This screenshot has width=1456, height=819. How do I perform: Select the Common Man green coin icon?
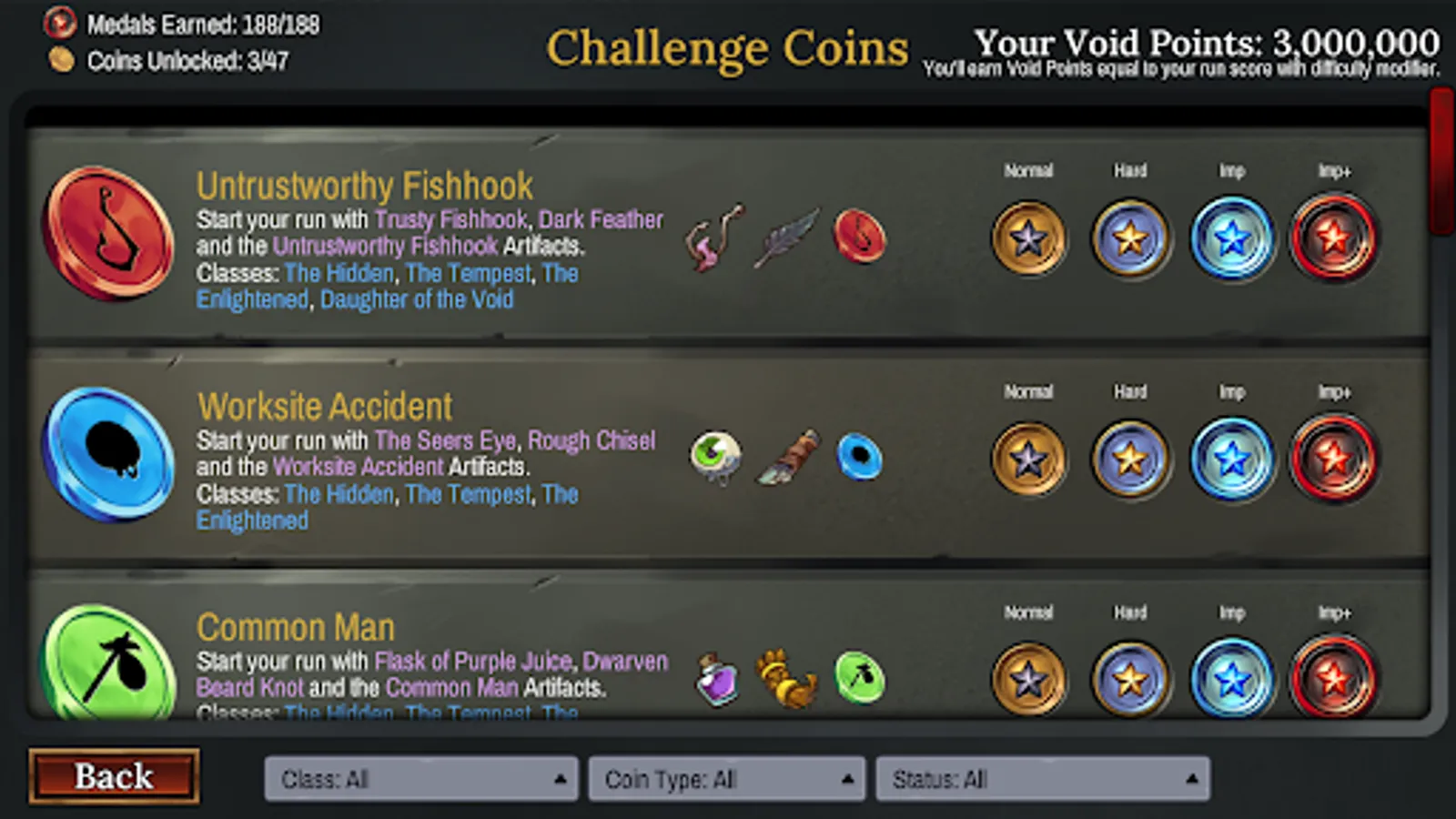point(107,673)
